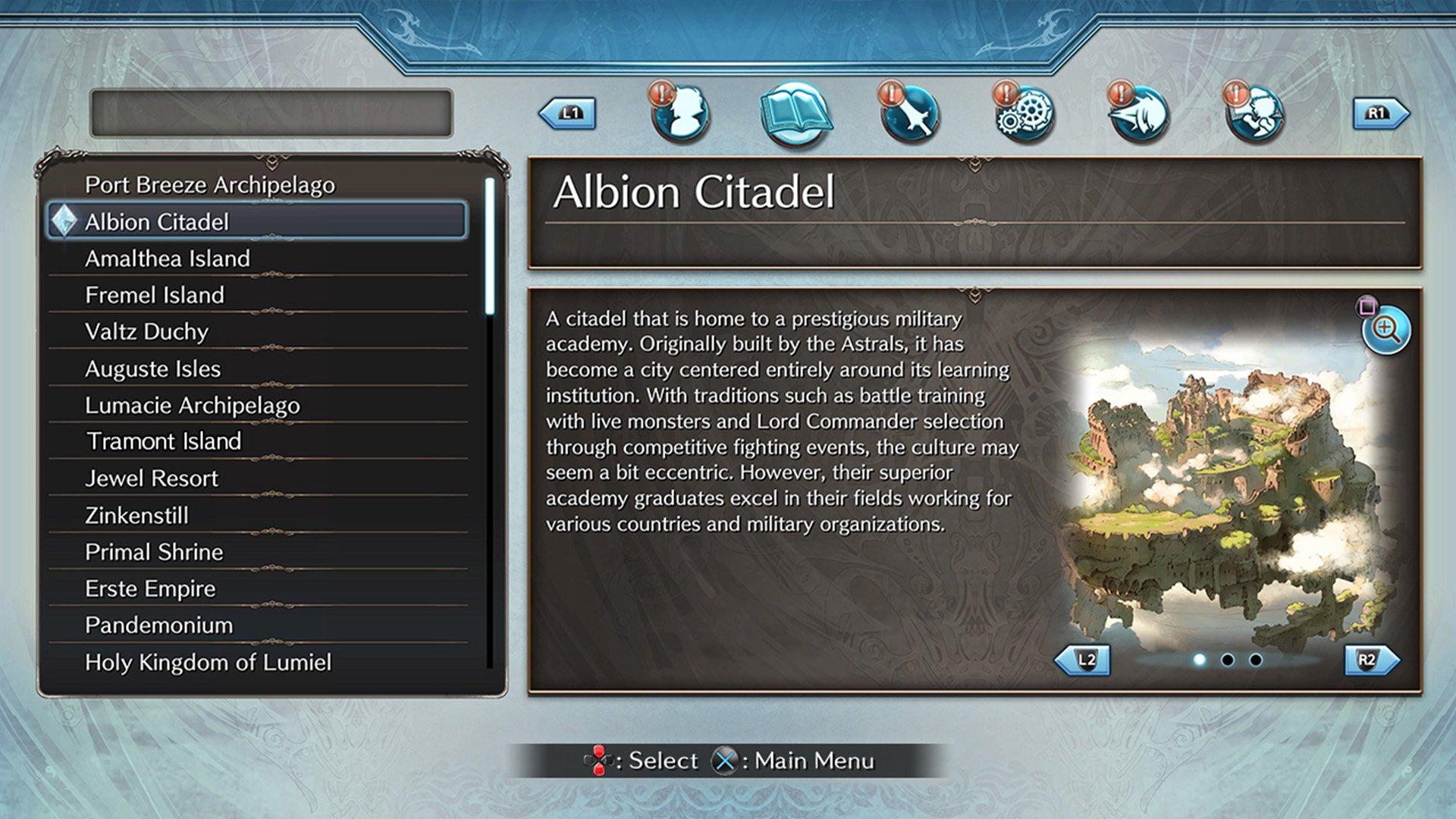
Task: Select the Erste Empire entry
Action: (152, 588)
